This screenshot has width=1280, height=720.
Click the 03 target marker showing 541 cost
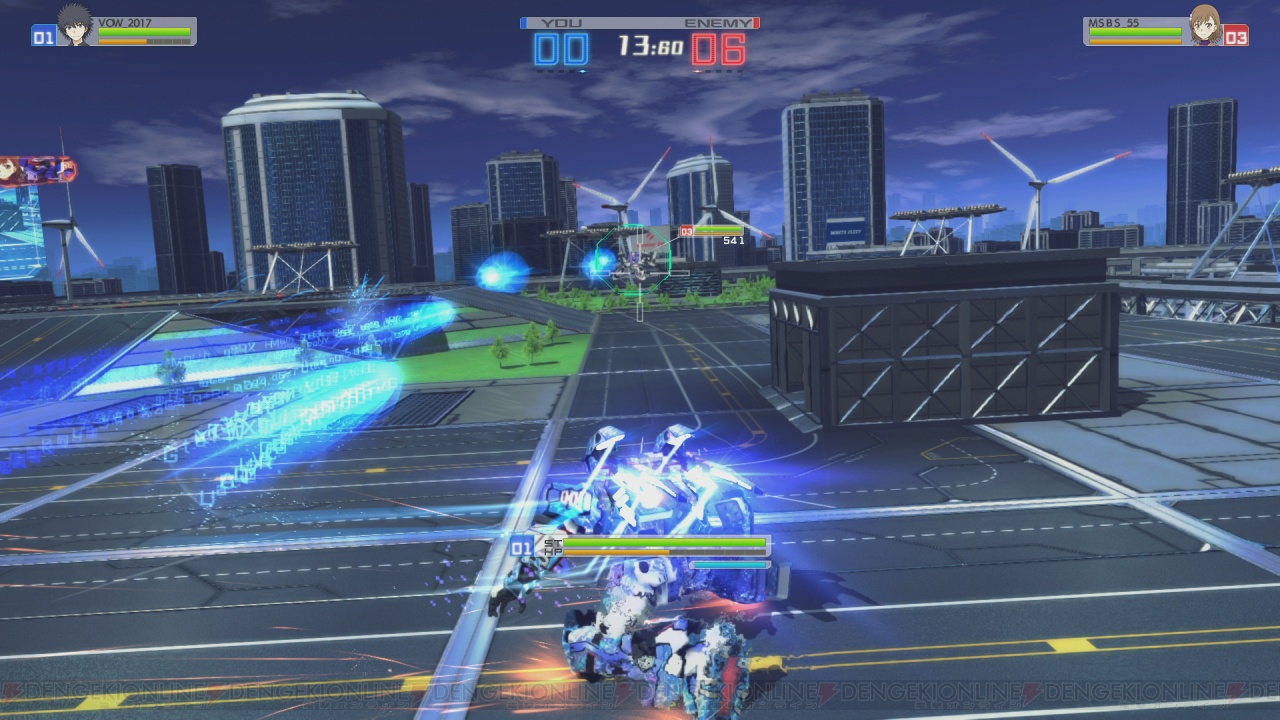pyautogui.click(x=685, y=232)
